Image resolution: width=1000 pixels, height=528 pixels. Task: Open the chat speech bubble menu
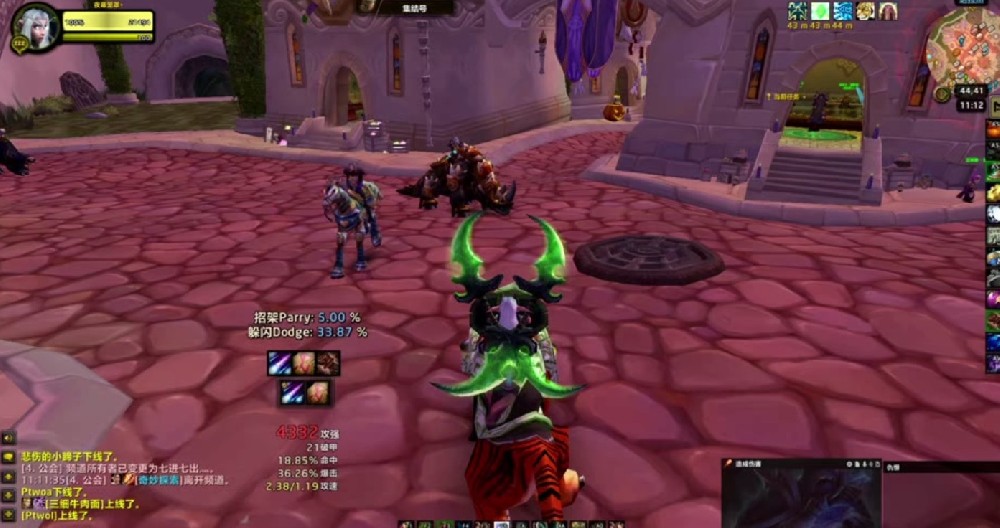[x=8, y=456]
